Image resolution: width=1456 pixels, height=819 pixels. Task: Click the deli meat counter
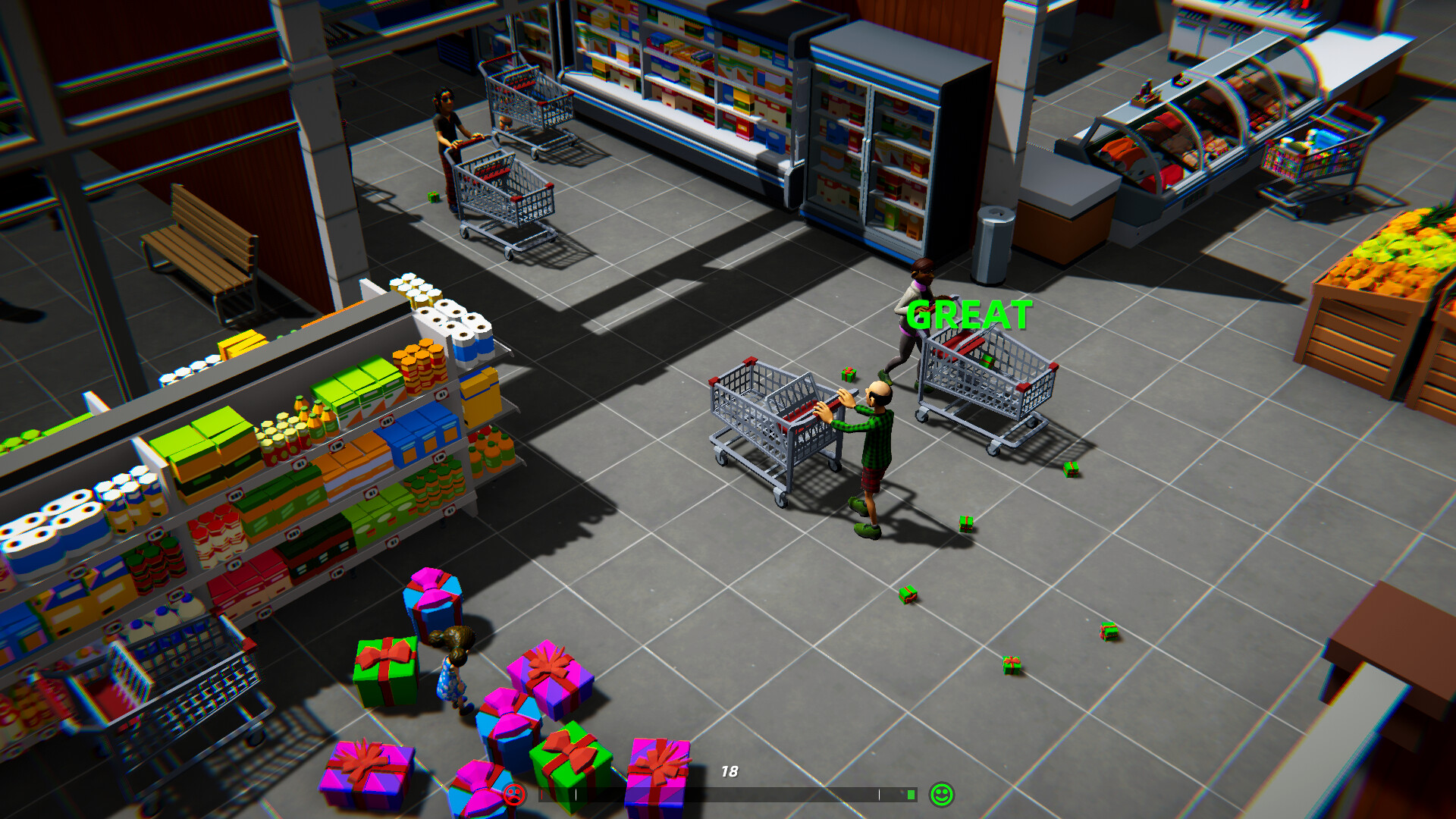click(1183, 136)
